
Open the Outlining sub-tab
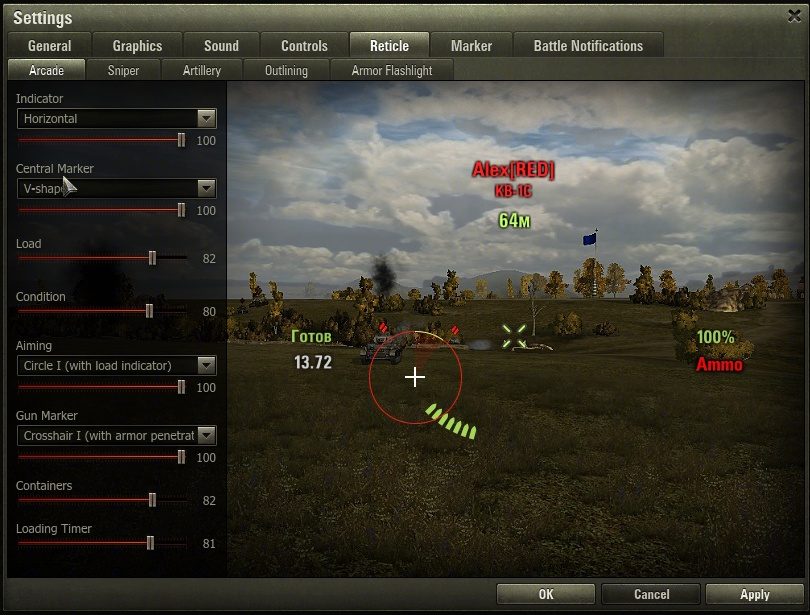286,71
